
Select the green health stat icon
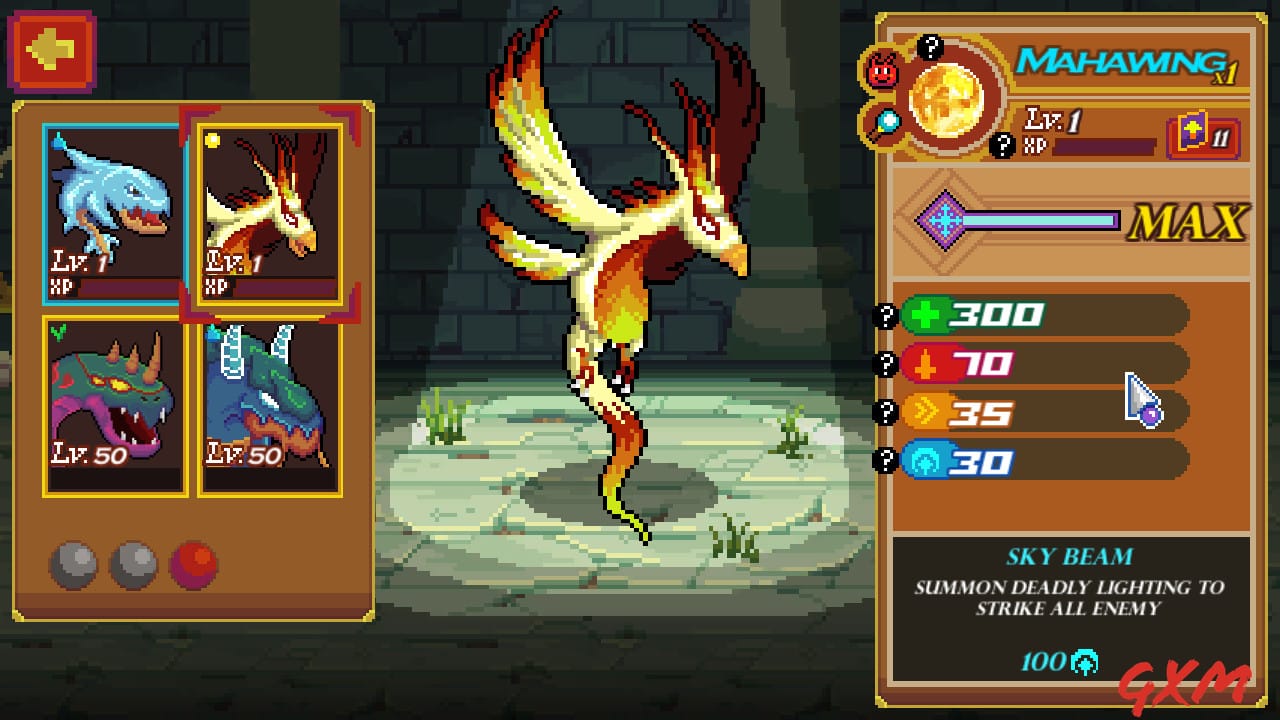tap(925, 314)
